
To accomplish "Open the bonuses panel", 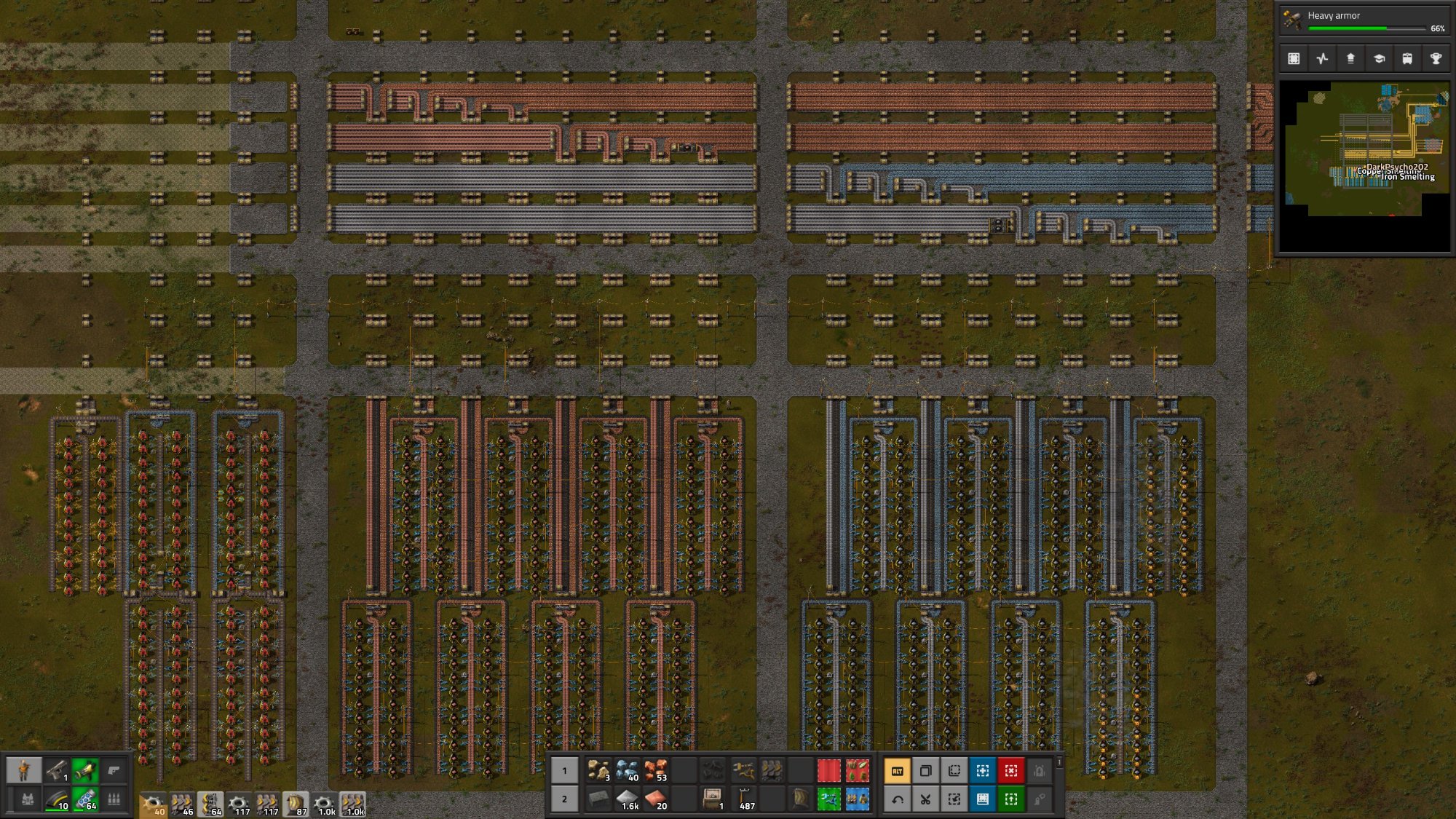I will 1351,58.
